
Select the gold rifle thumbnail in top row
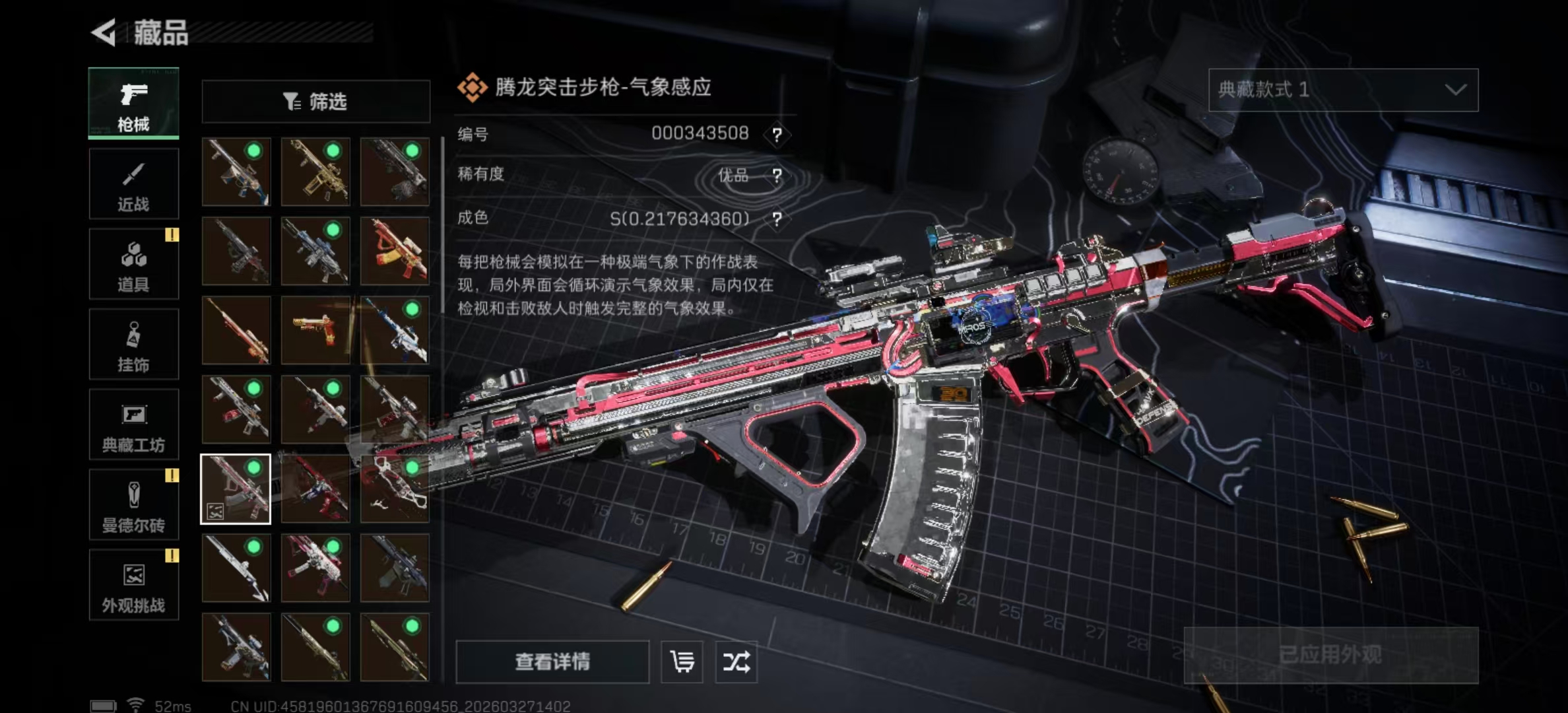click(315, 173)
